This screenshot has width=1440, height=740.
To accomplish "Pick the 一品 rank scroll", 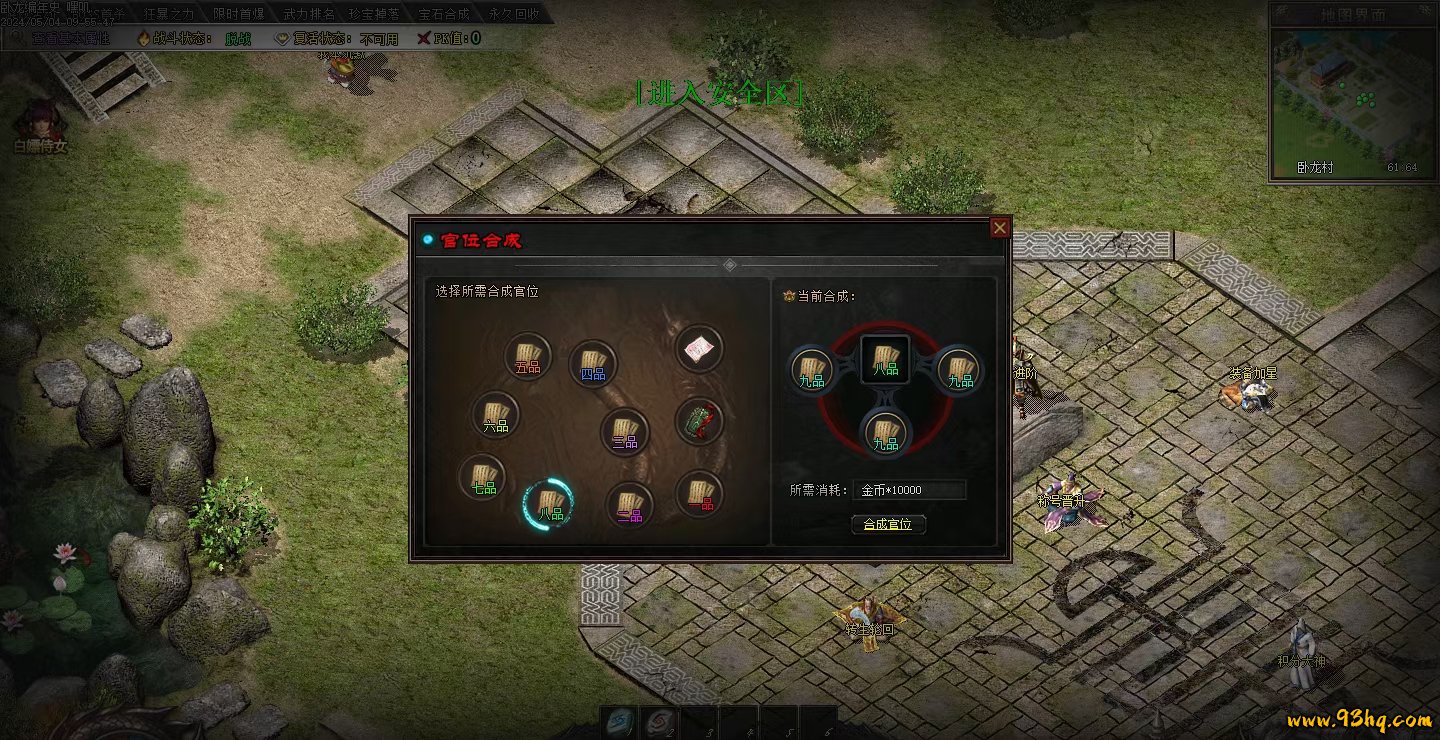I will [x=700, y=493].
